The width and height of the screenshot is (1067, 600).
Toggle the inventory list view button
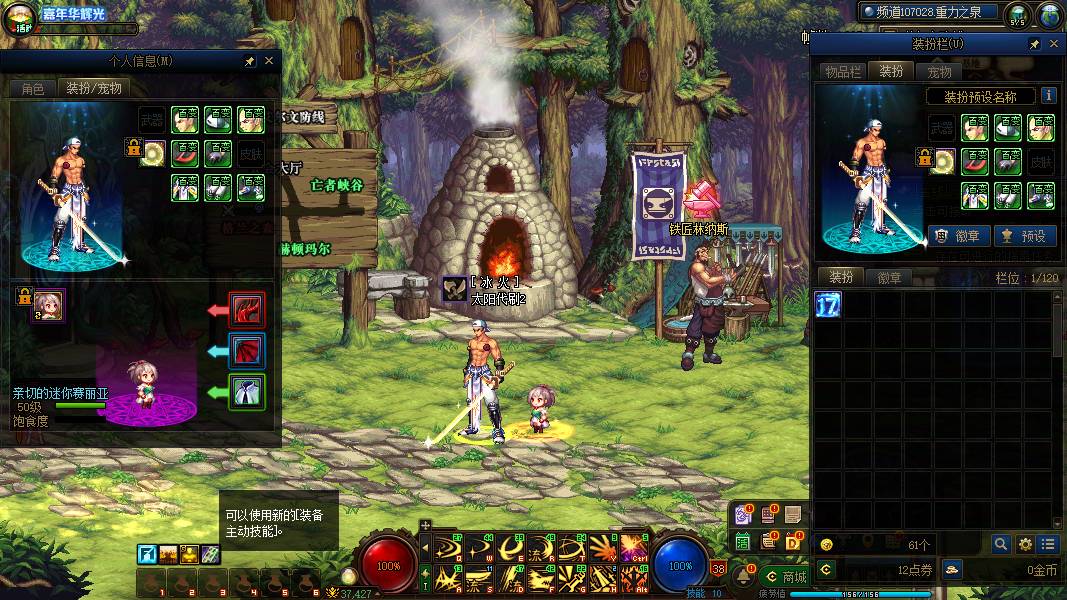point(1047,544)
